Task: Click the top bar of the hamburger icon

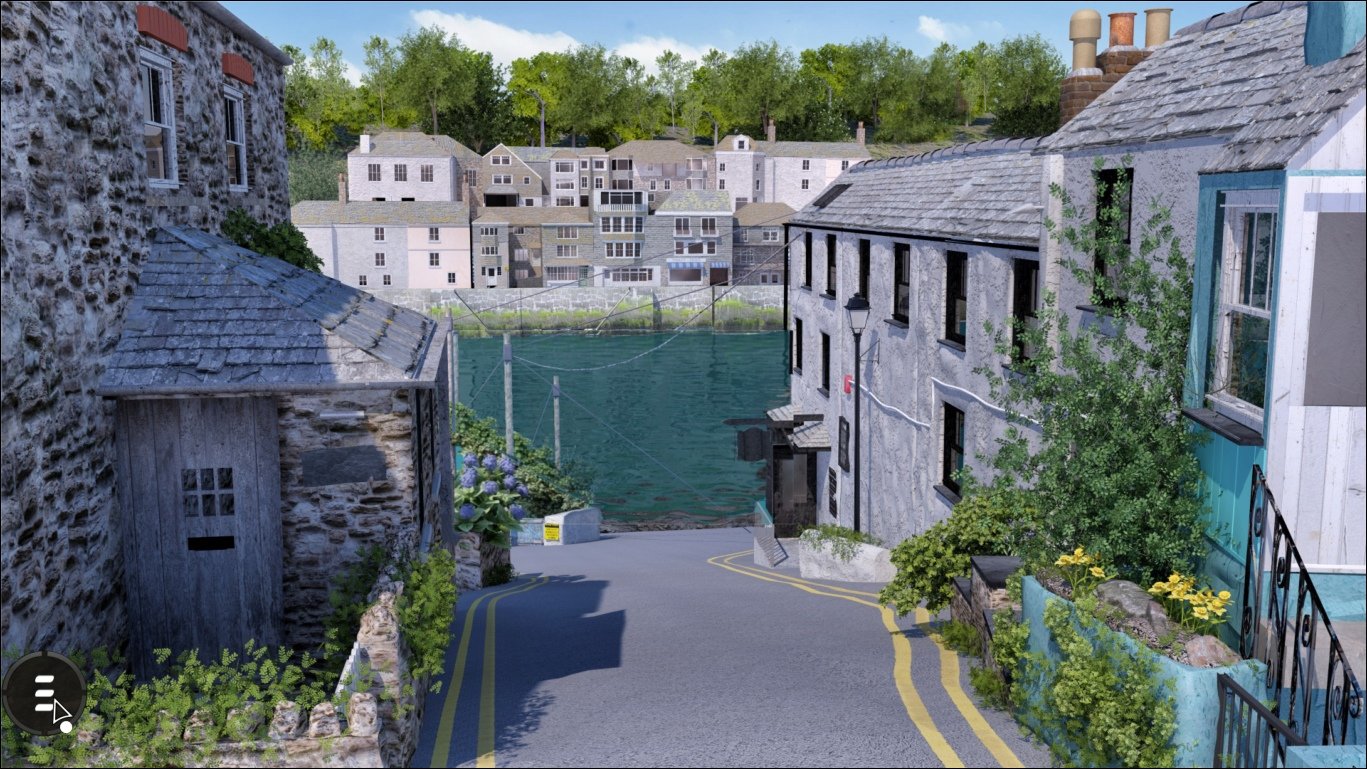Action: [x=44, y=678]
